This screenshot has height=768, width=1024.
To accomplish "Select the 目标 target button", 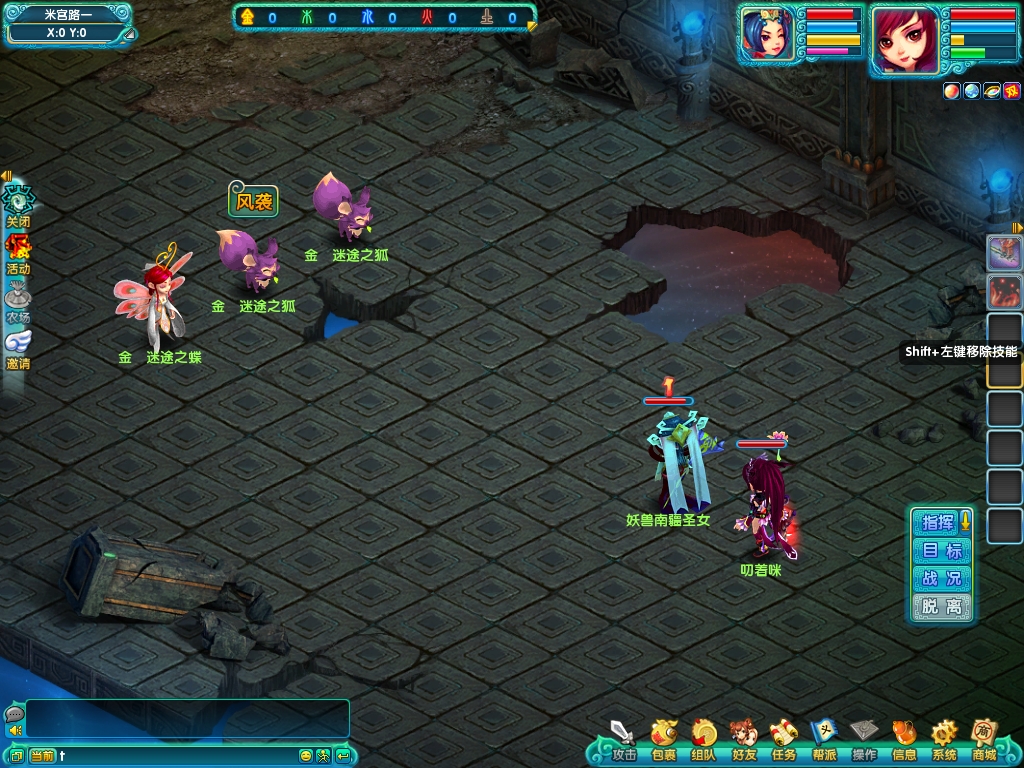I will pos(941,551).
